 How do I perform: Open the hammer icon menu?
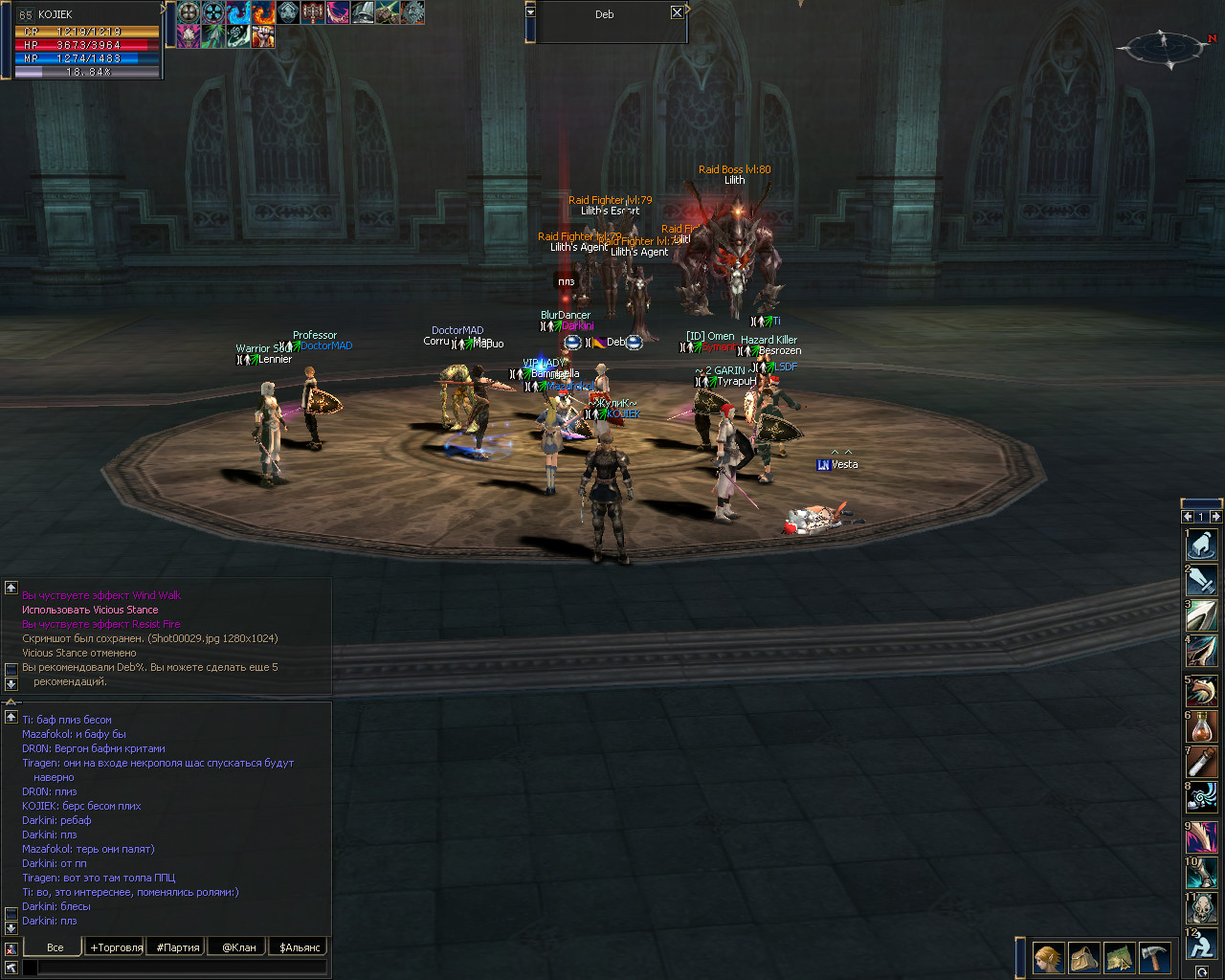point(1155,957)
